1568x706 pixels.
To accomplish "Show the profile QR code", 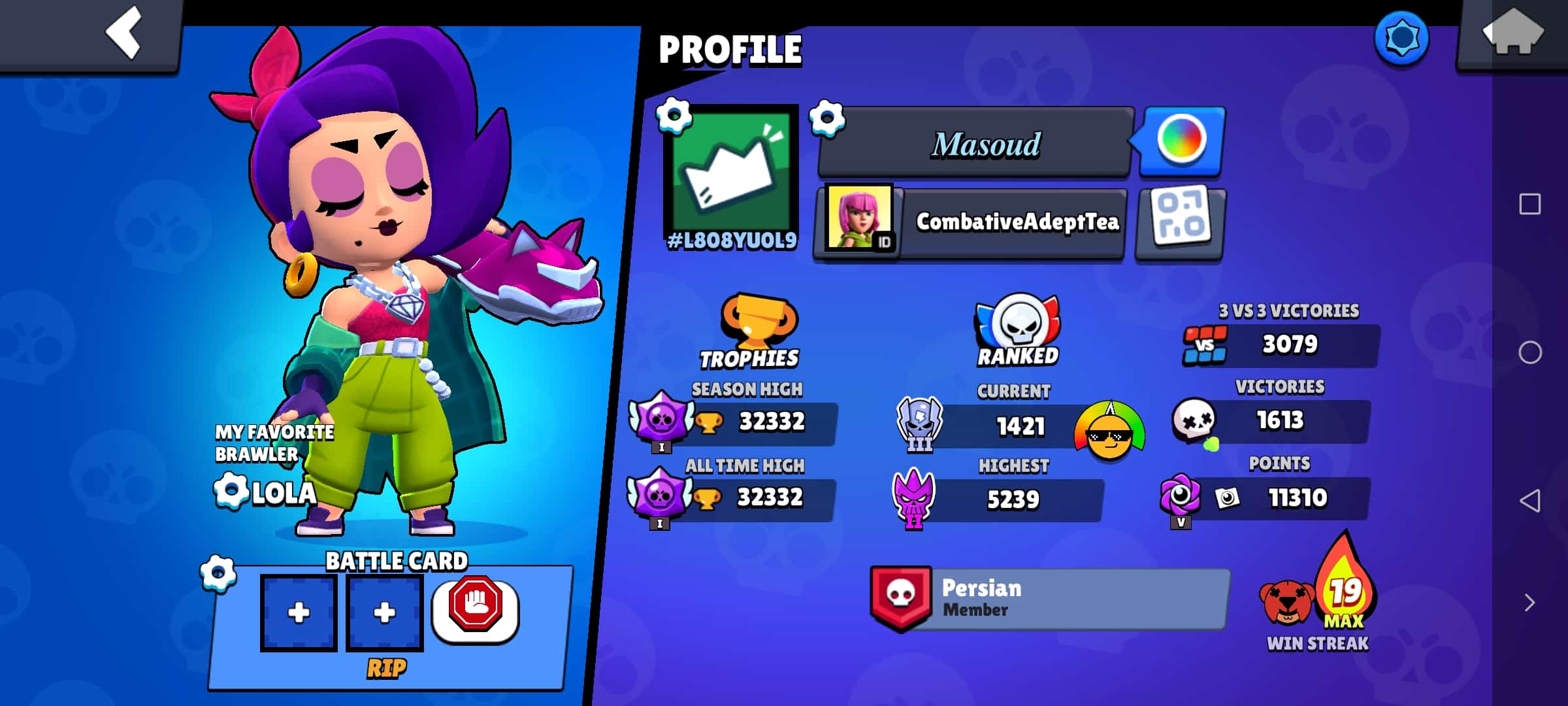I will (1180, 222).
